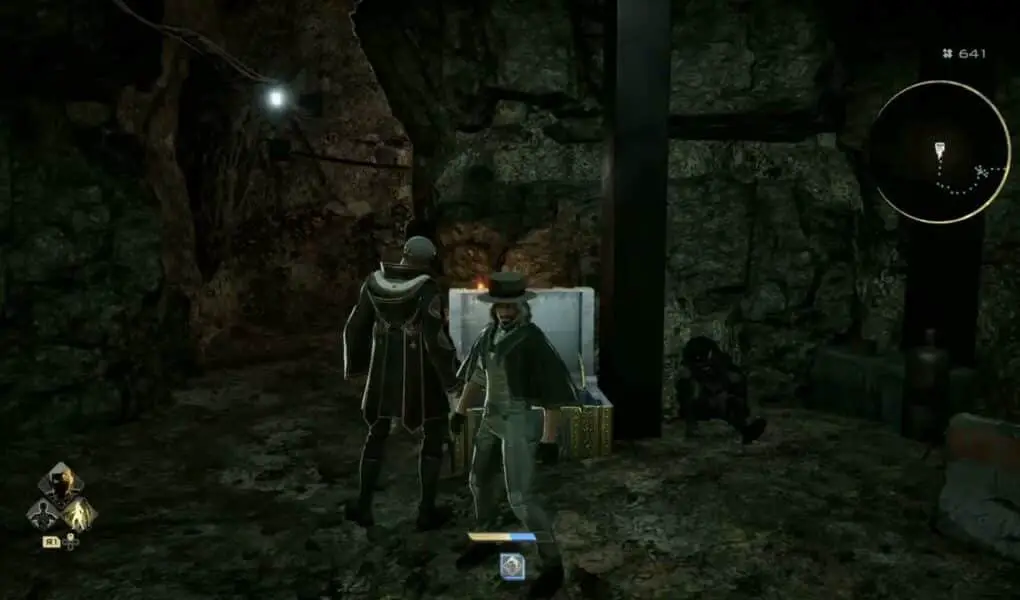Select the glowing yellow figure diamond icon
The width and height of the screenshot is (1020, 600).
(x=78, y=514)
